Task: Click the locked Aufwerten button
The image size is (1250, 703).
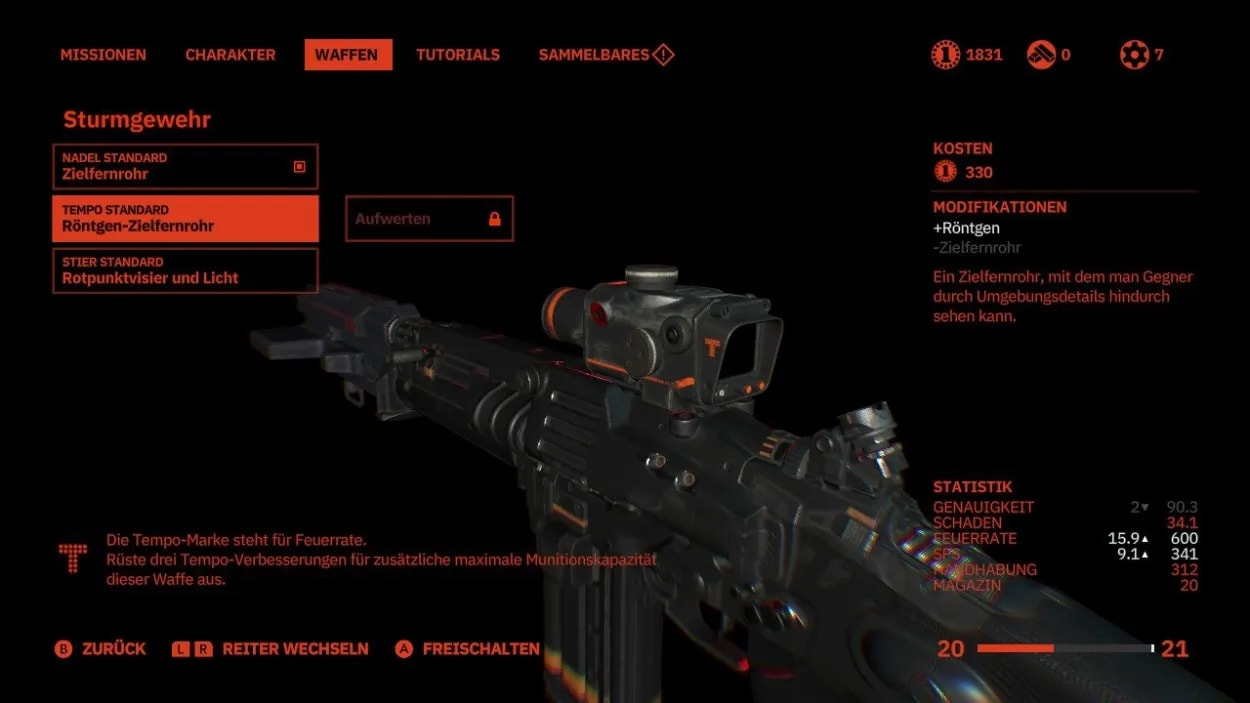Action: click(429, 219)
